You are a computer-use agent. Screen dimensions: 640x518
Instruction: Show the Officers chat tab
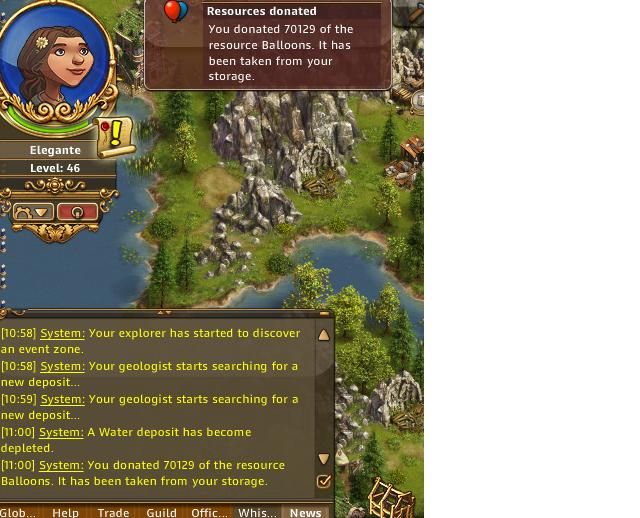pyautogui.click(x=209, y=512)
